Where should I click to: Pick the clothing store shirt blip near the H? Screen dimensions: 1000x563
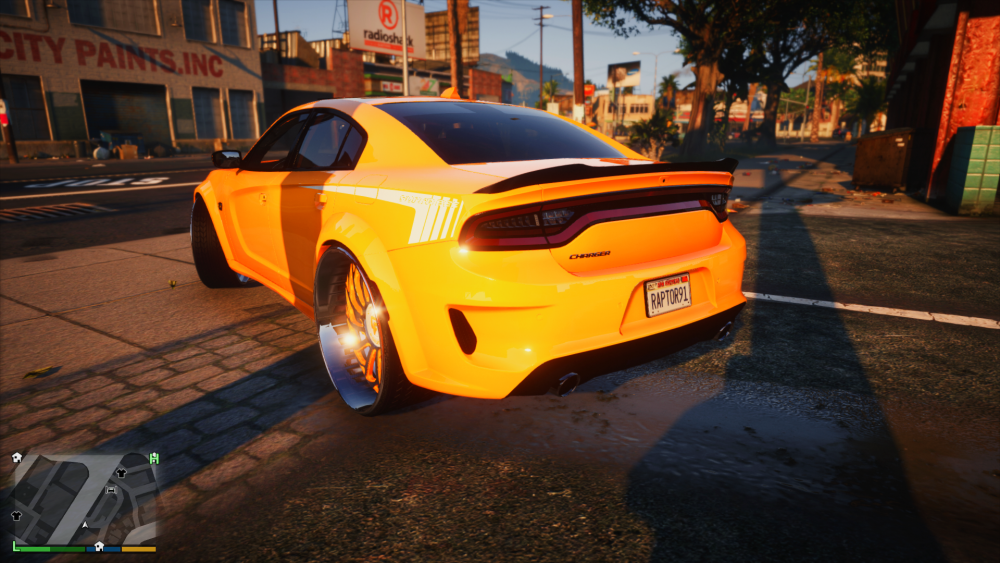pyautogui.click(x=121, y=472)
